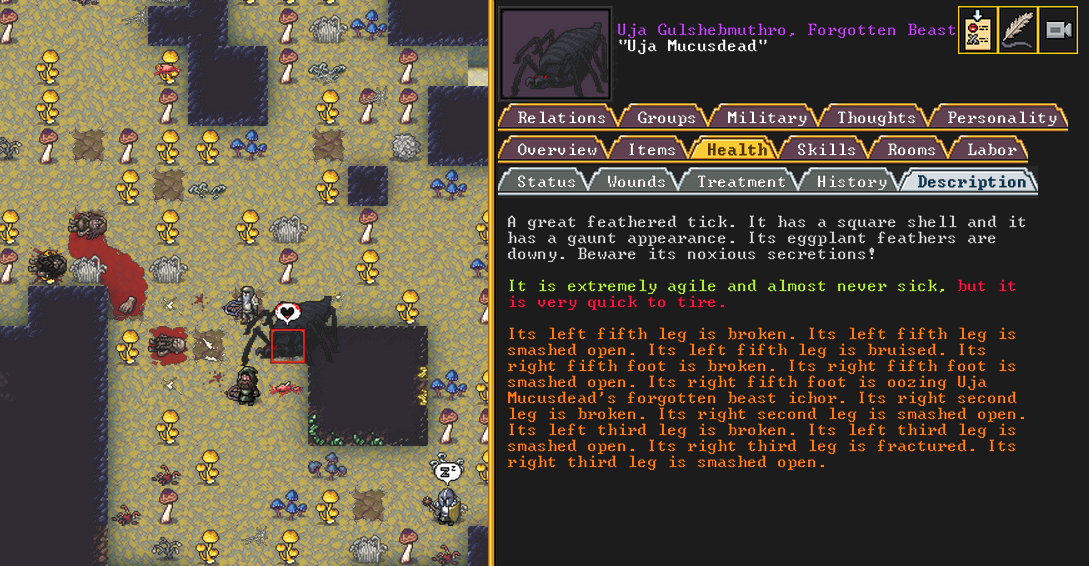Show the Skills tab

826,150
